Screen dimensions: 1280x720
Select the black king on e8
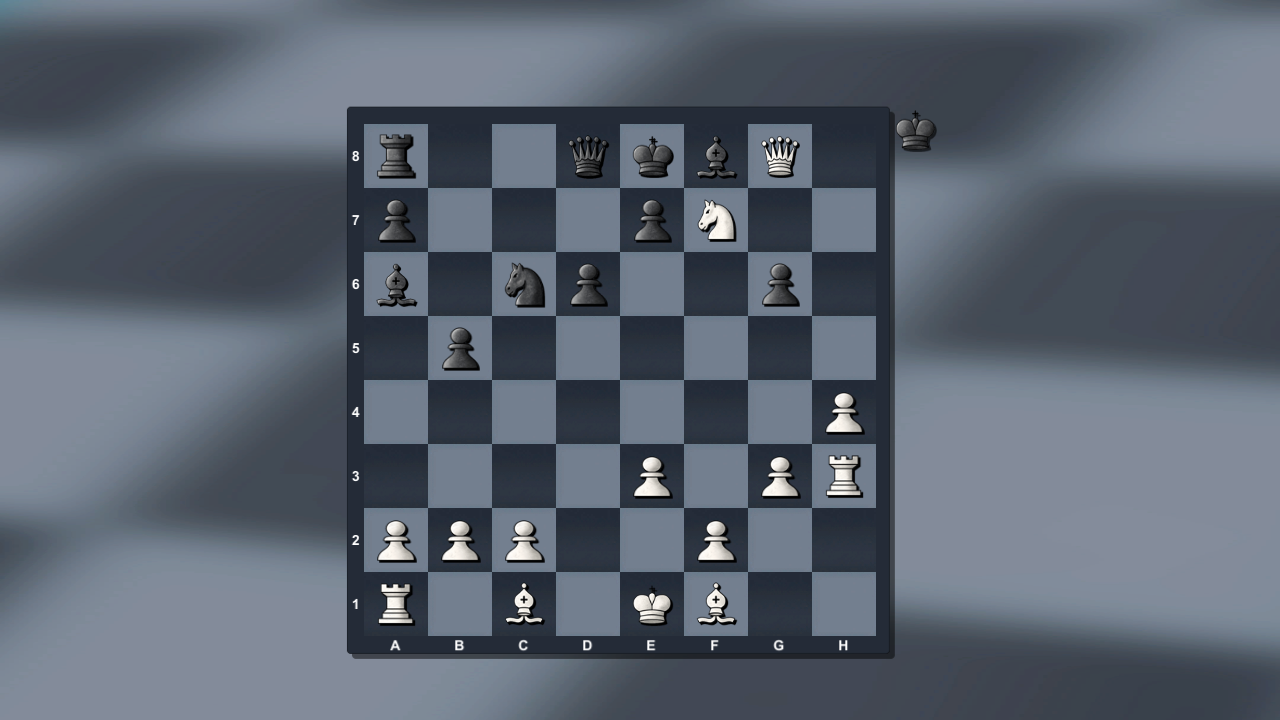[x=652, y=155]
